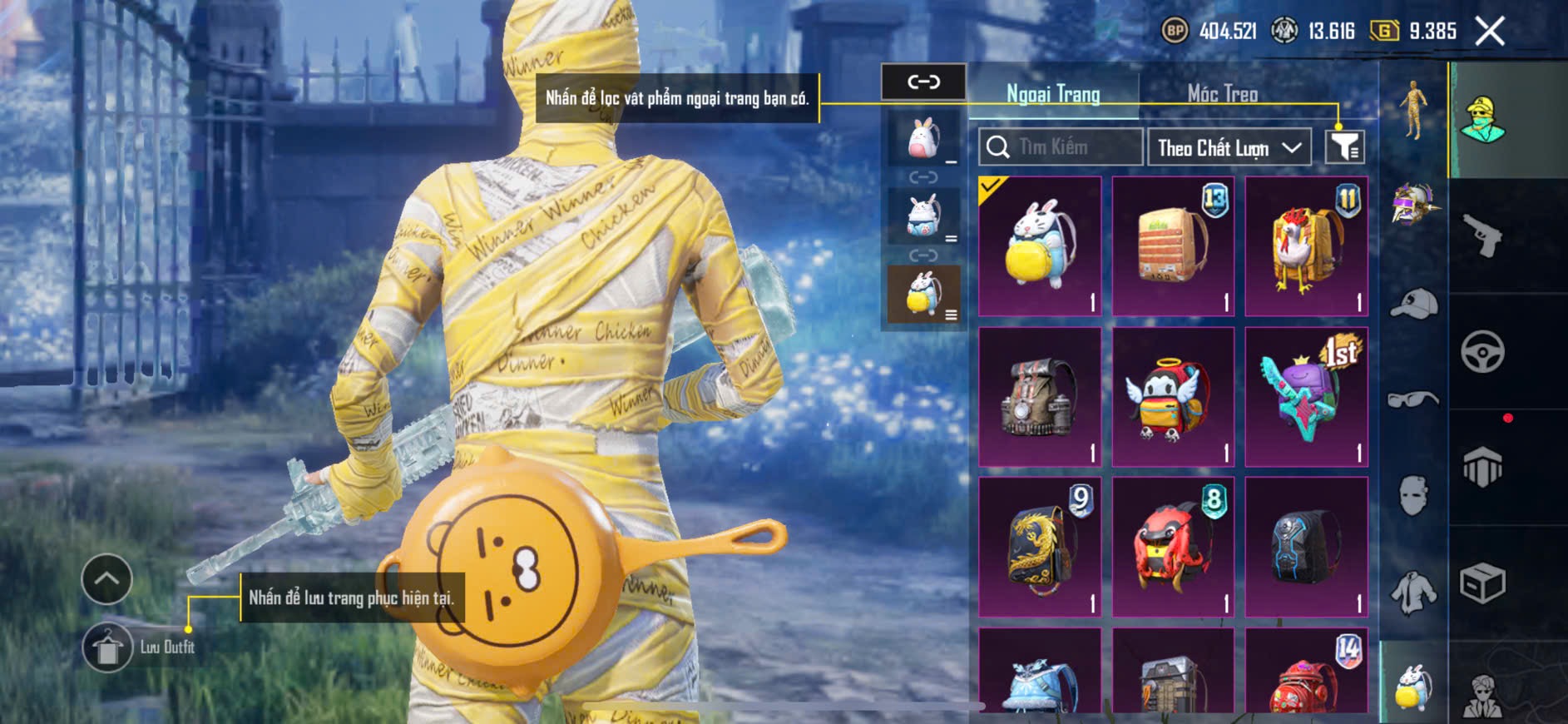Viewport: 1568px width, 724px height.
Task: Pick the 1st place guitar backpack
Action: 1306,396
